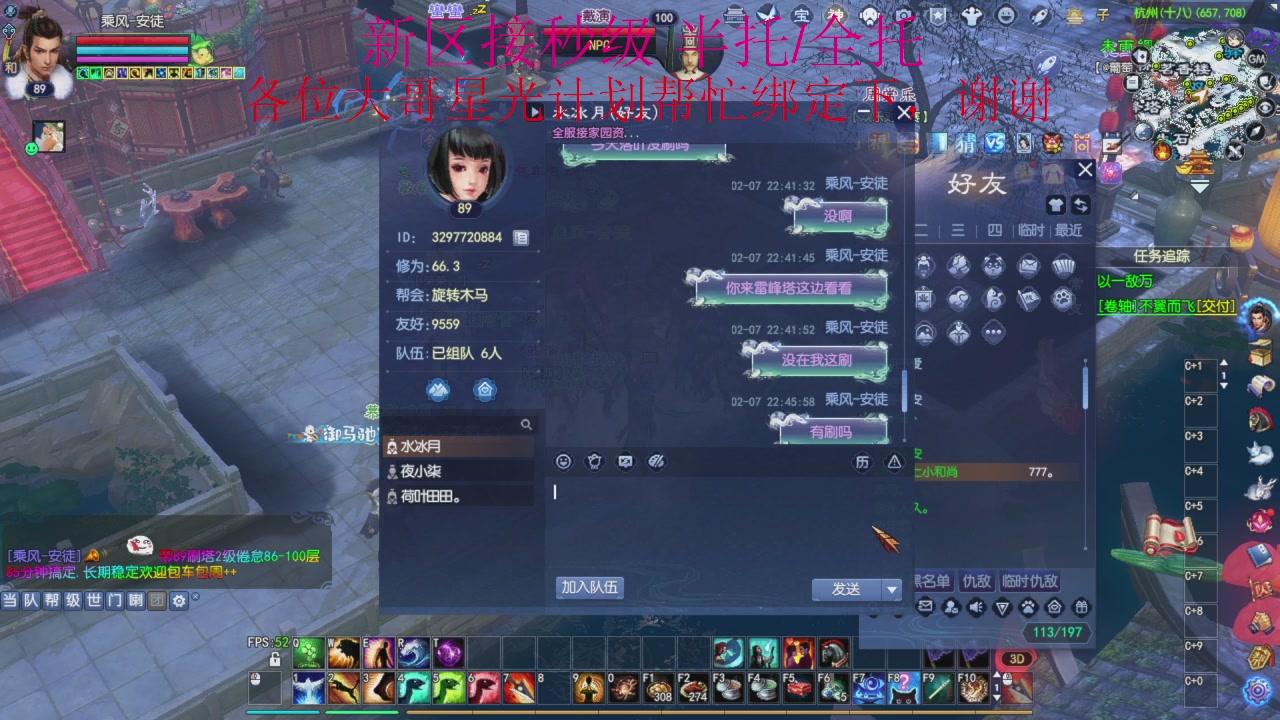Click the 加入队伍 button
The image size is (1280, 720).
591,588
